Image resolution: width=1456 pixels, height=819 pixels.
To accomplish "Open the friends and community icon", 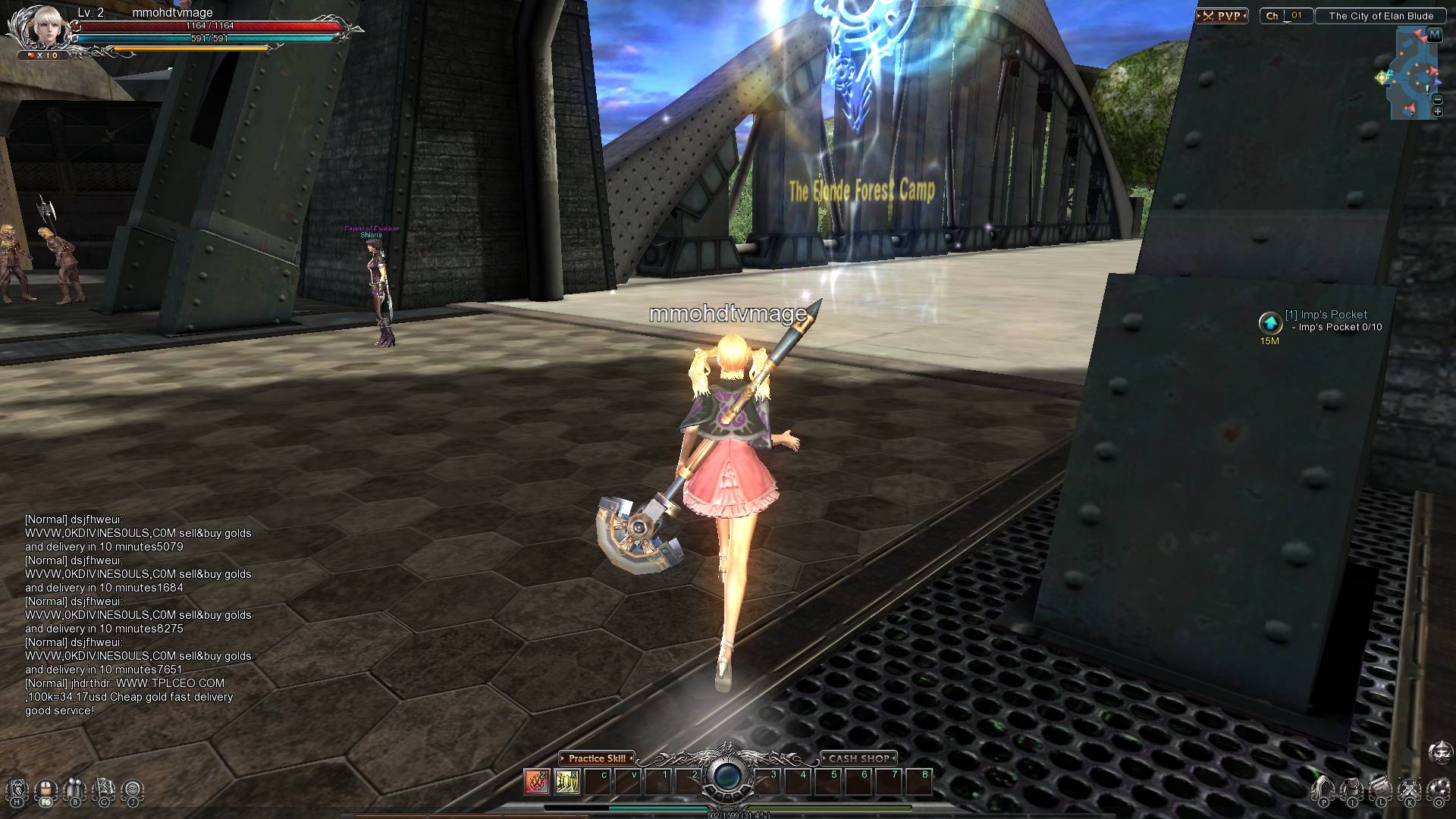I will (74, 790).
